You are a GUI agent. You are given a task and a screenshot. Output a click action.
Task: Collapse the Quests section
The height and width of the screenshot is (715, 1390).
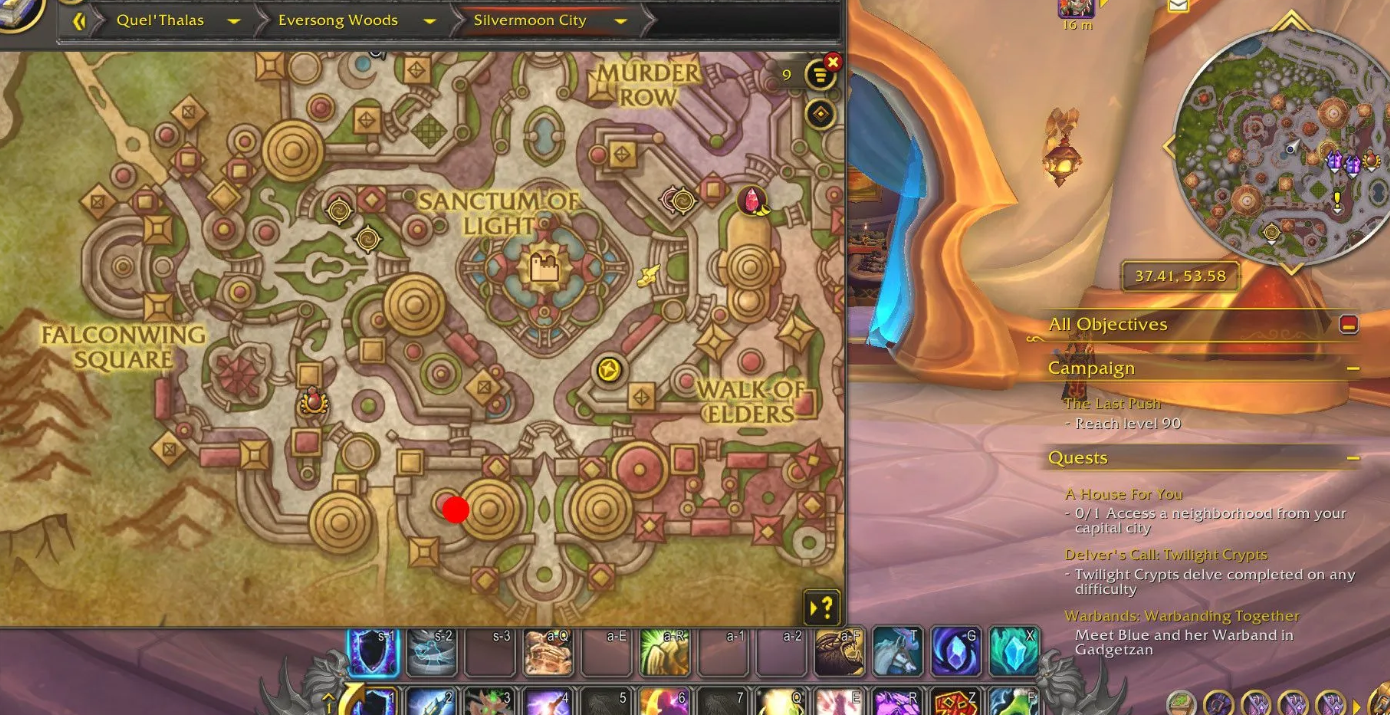point(1353,458)
